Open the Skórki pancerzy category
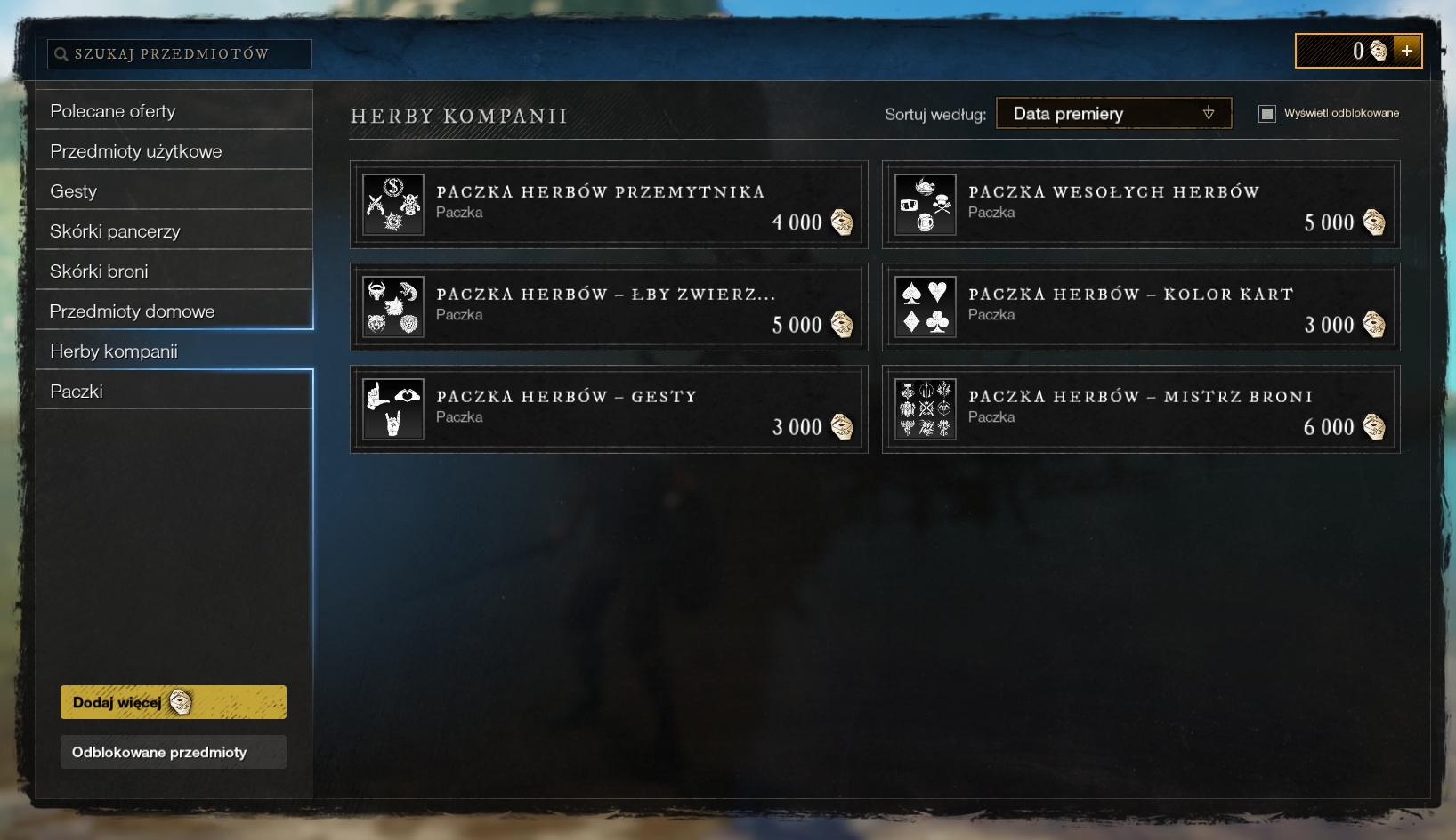This screenshot has height=840, width=1456. tap(174, 231)
